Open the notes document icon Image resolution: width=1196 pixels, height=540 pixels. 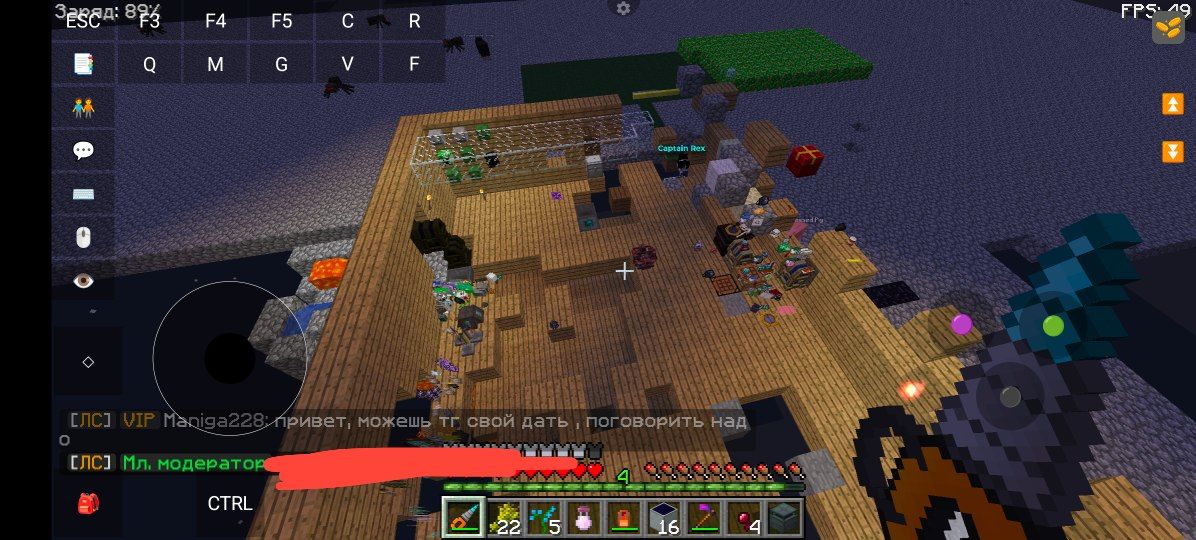(x=83, y=64)
